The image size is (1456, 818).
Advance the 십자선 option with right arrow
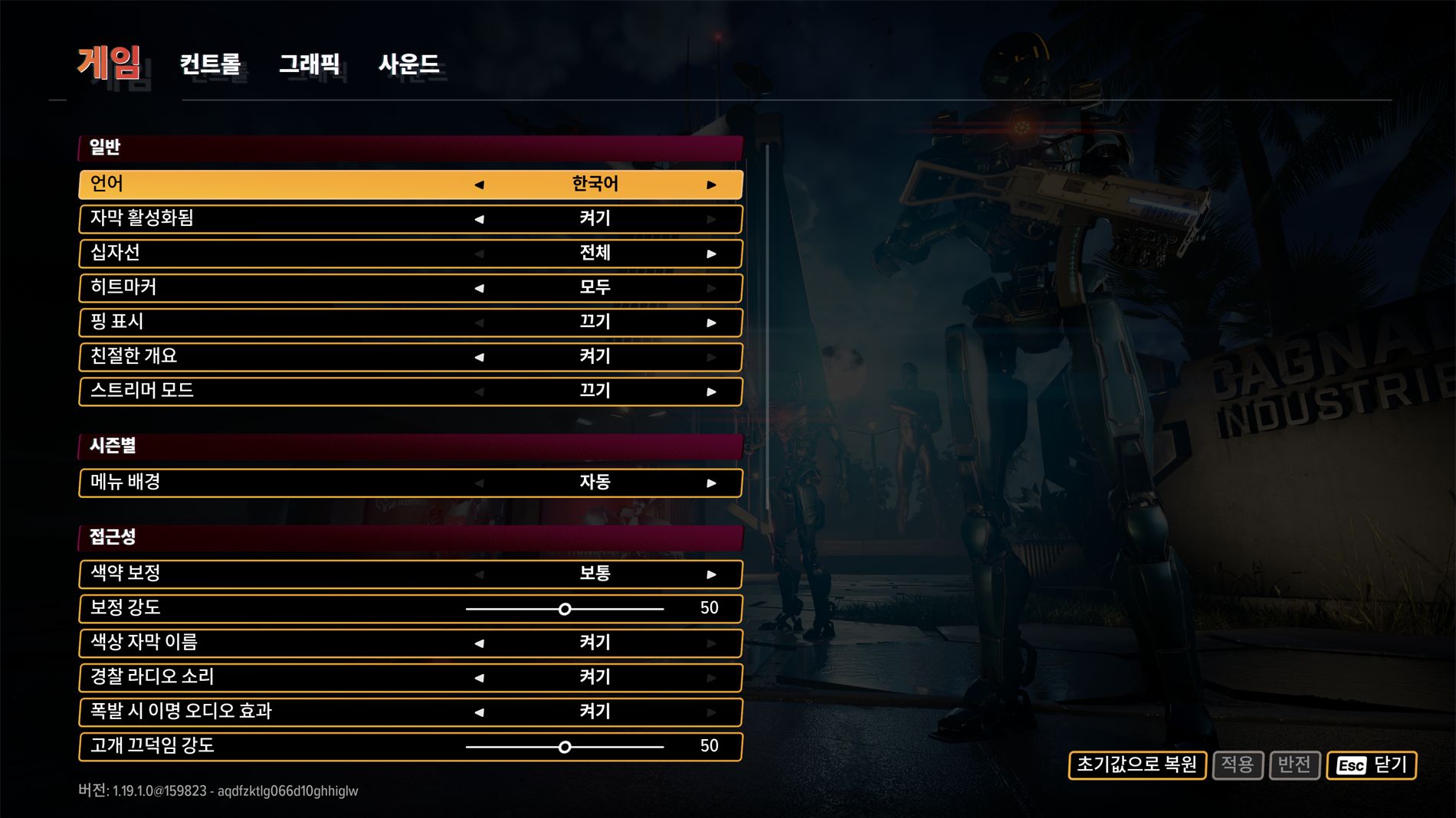click(x=711, y=254)
